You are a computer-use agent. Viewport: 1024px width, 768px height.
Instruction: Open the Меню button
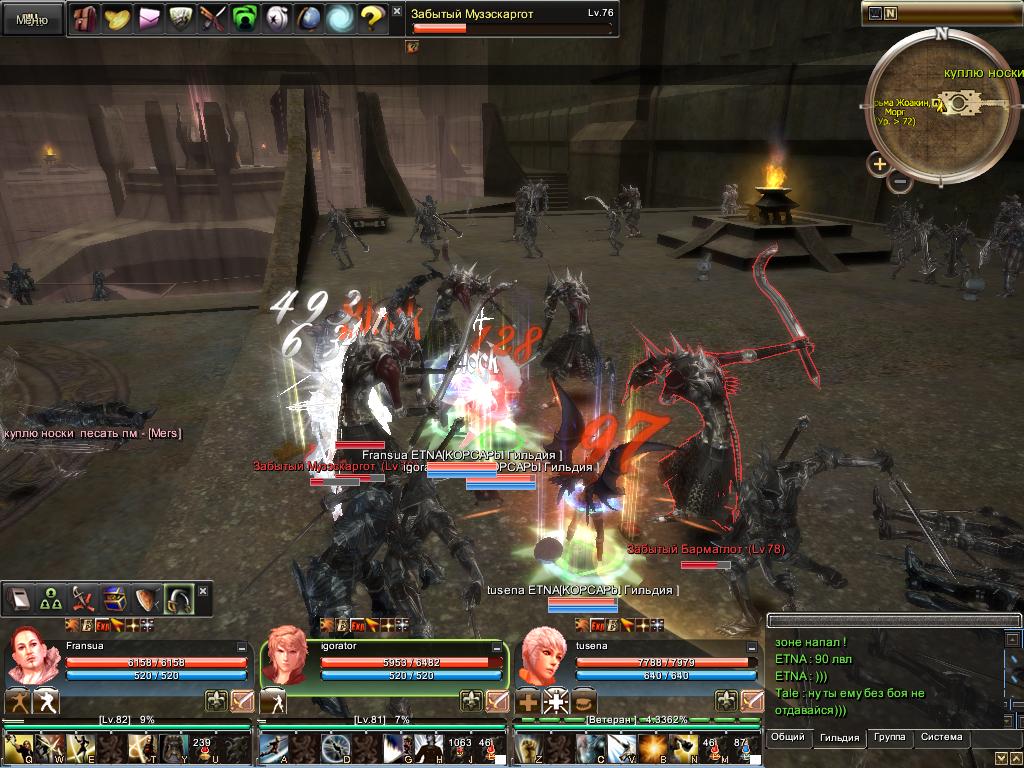tap(32, 19)
